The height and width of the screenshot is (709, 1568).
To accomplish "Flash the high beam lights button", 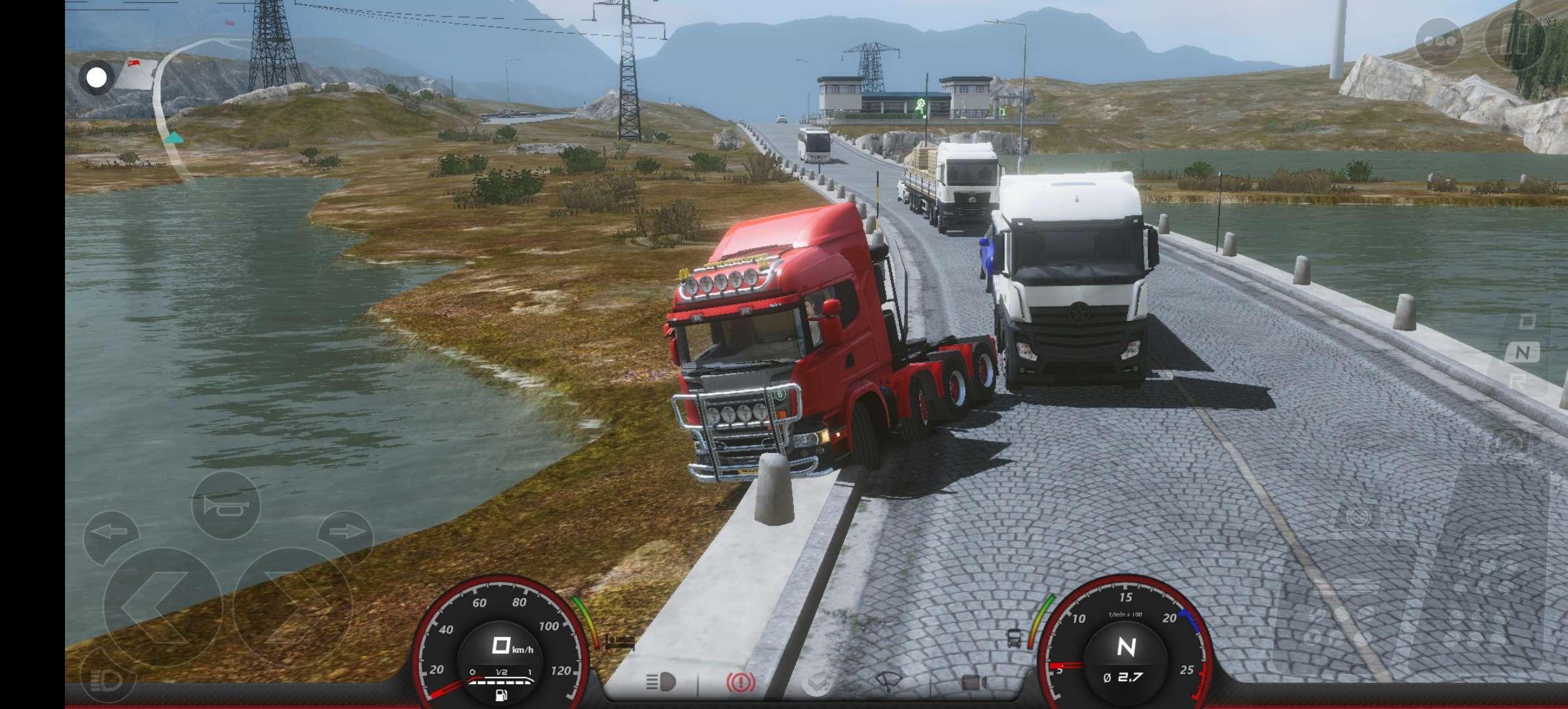I will click(107, 680).
